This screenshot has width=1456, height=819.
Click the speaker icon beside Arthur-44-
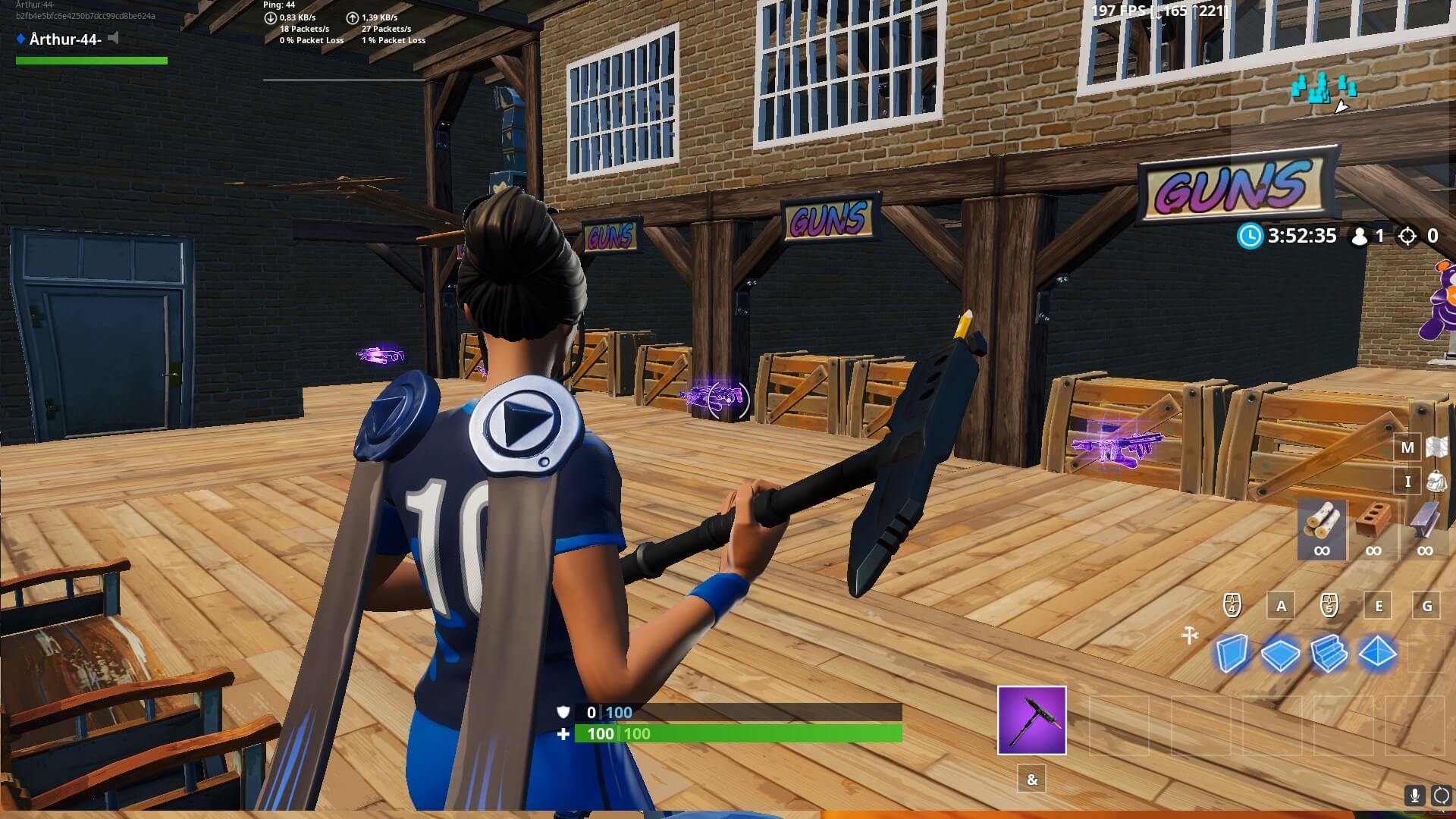114,38
